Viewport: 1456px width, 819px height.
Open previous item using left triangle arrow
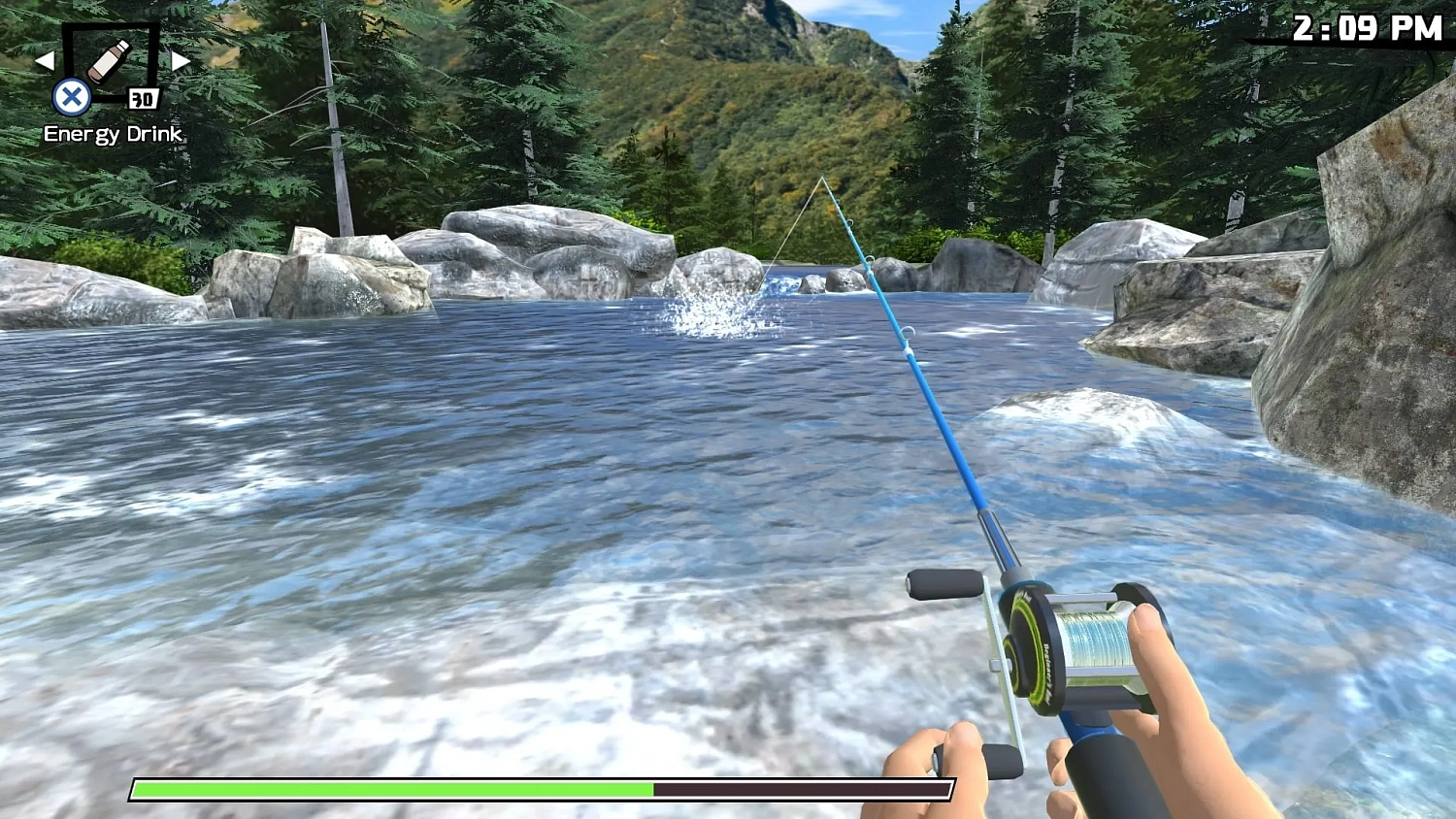[45, 61]
